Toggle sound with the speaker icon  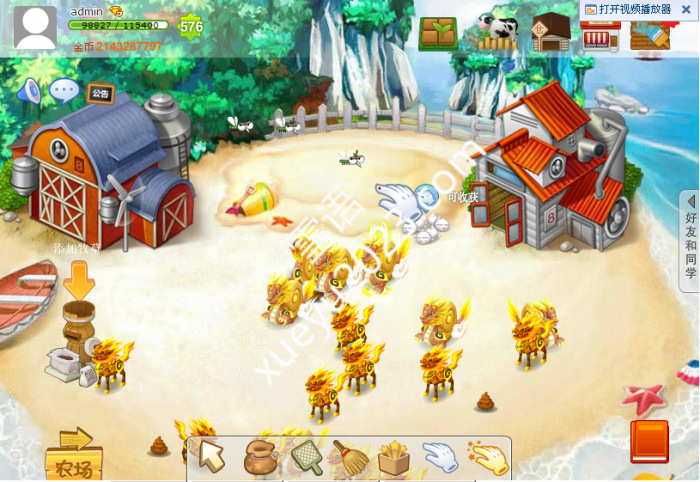click(28, 92)
